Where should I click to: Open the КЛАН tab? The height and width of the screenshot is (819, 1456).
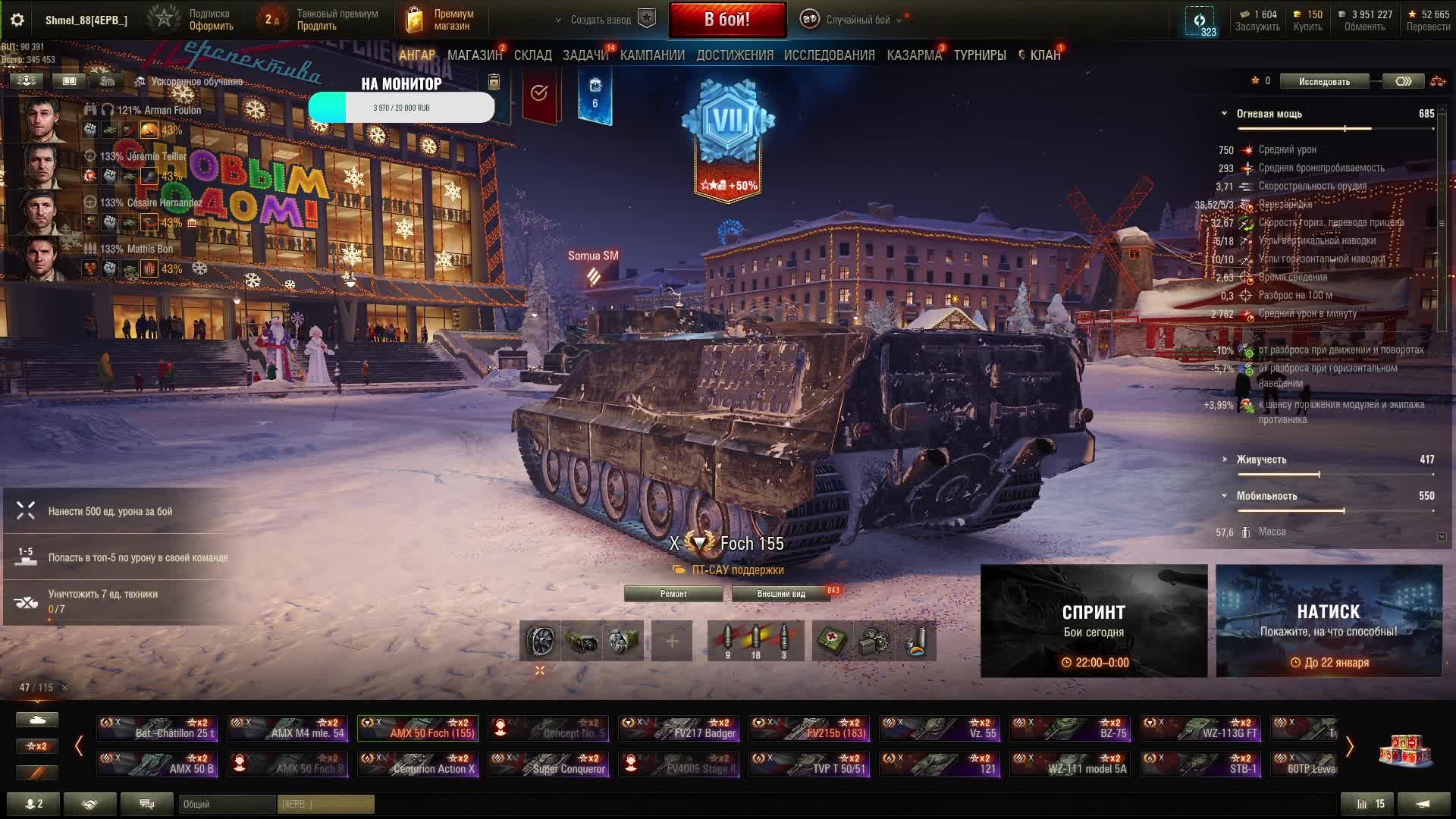[1044, 55]
